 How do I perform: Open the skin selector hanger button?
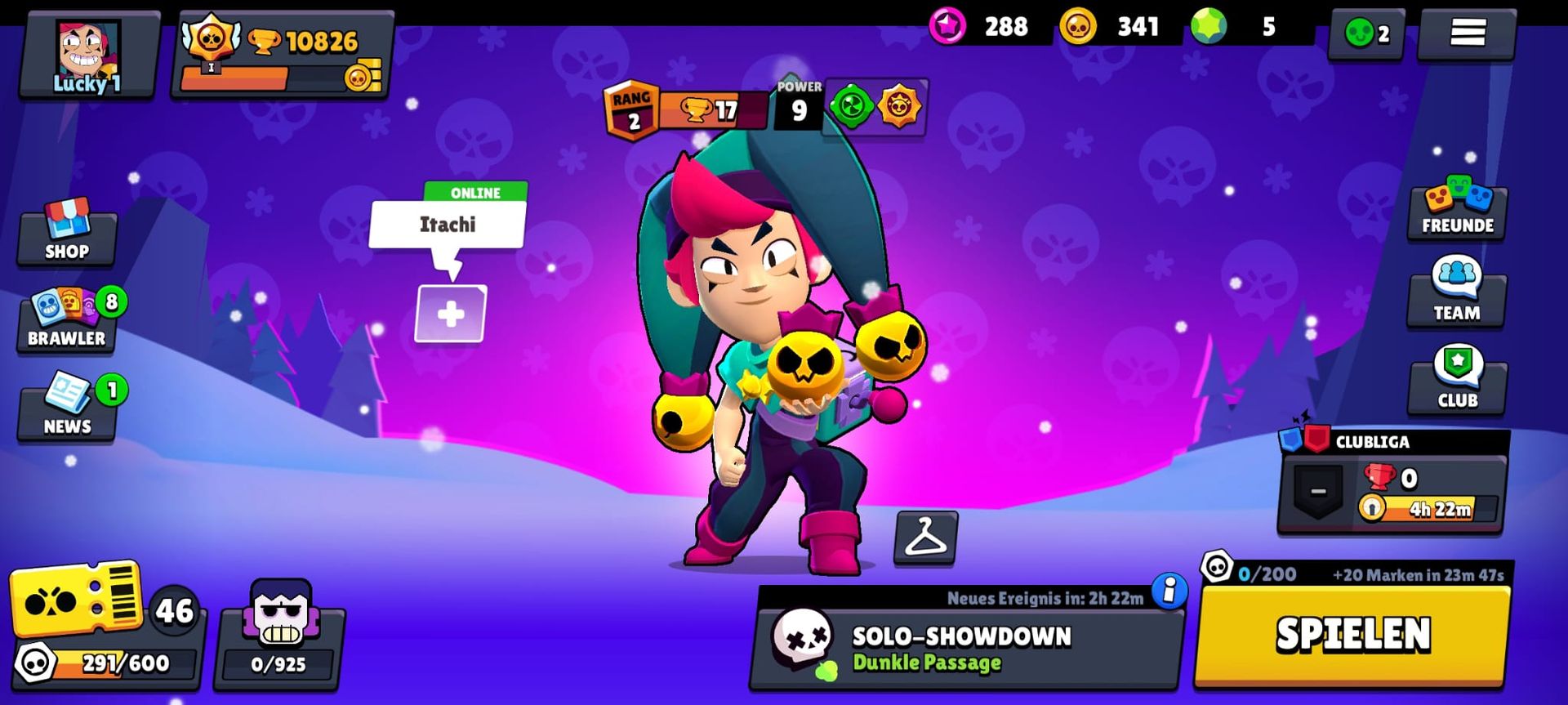pyautogui.click(x=925, y=538)
